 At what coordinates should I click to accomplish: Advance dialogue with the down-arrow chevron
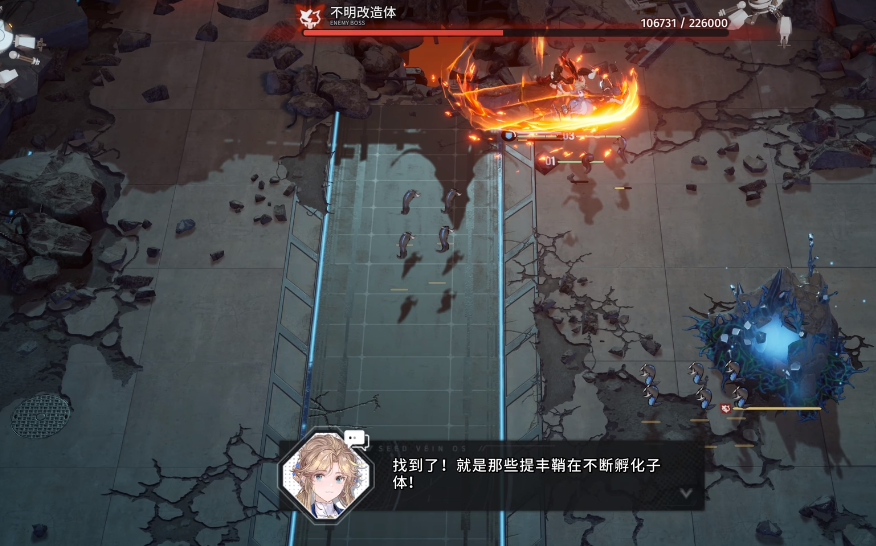(685, 492)
